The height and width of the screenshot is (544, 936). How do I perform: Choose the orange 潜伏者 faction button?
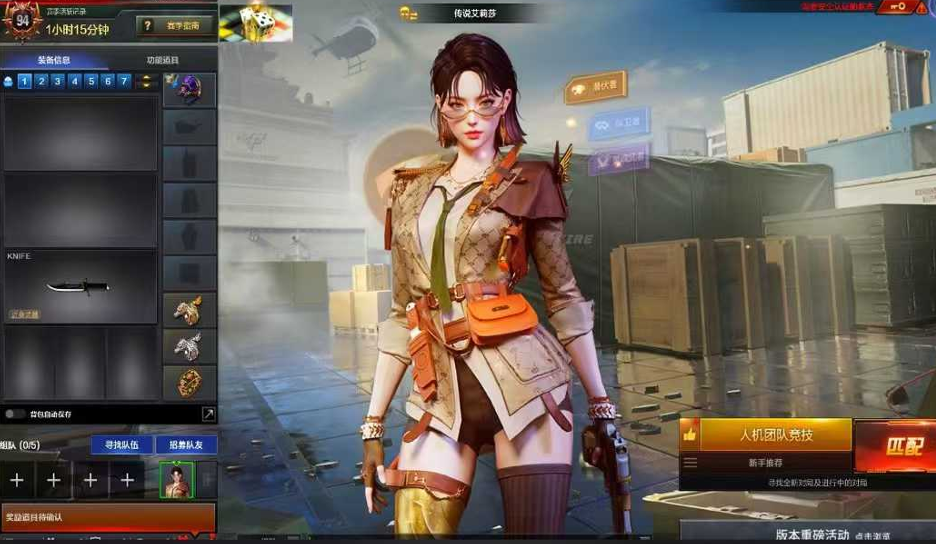click(x=596, y=88)
